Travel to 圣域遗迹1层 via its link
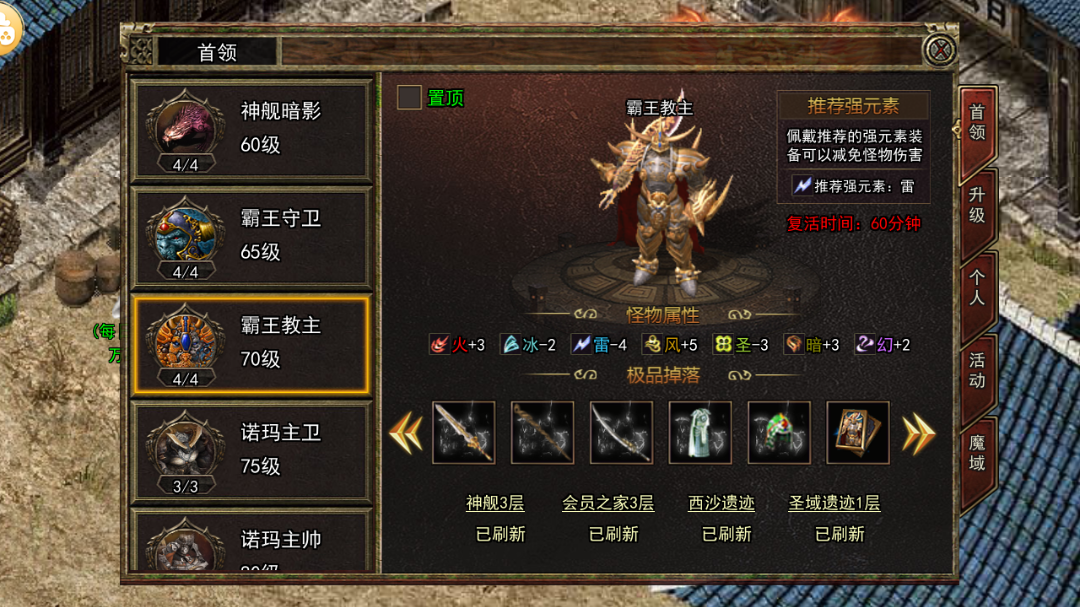 coord(834,503)
